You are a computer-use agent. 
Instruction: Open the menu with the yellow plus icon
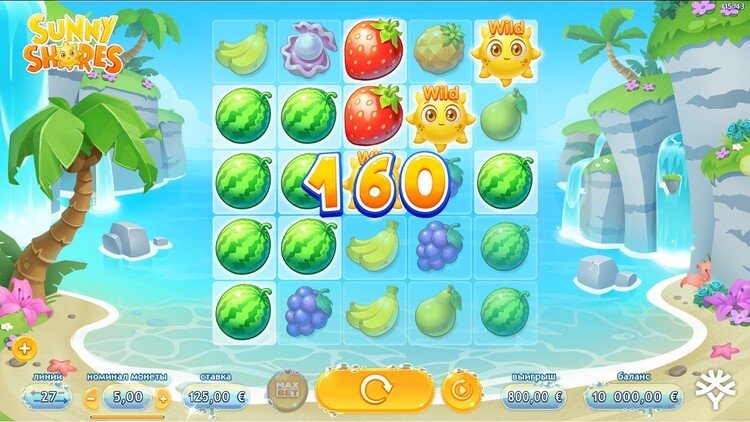[x=22, y=349]
